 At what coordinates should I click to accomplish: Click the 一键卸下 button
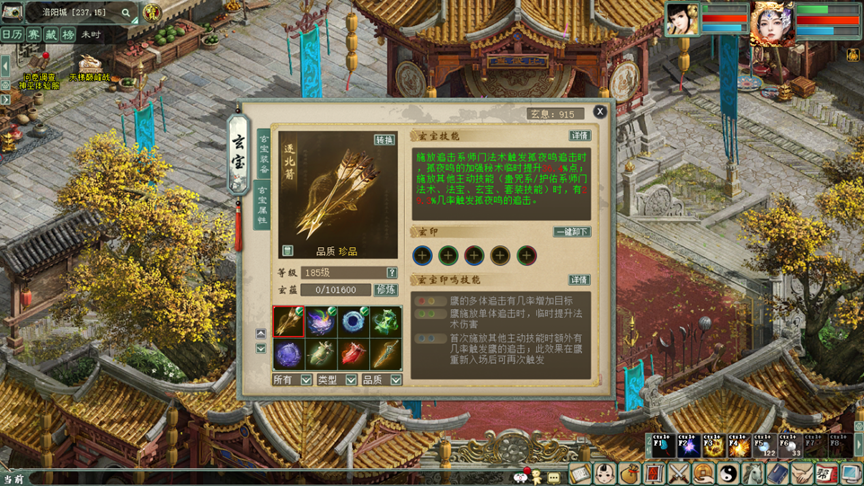571,232
